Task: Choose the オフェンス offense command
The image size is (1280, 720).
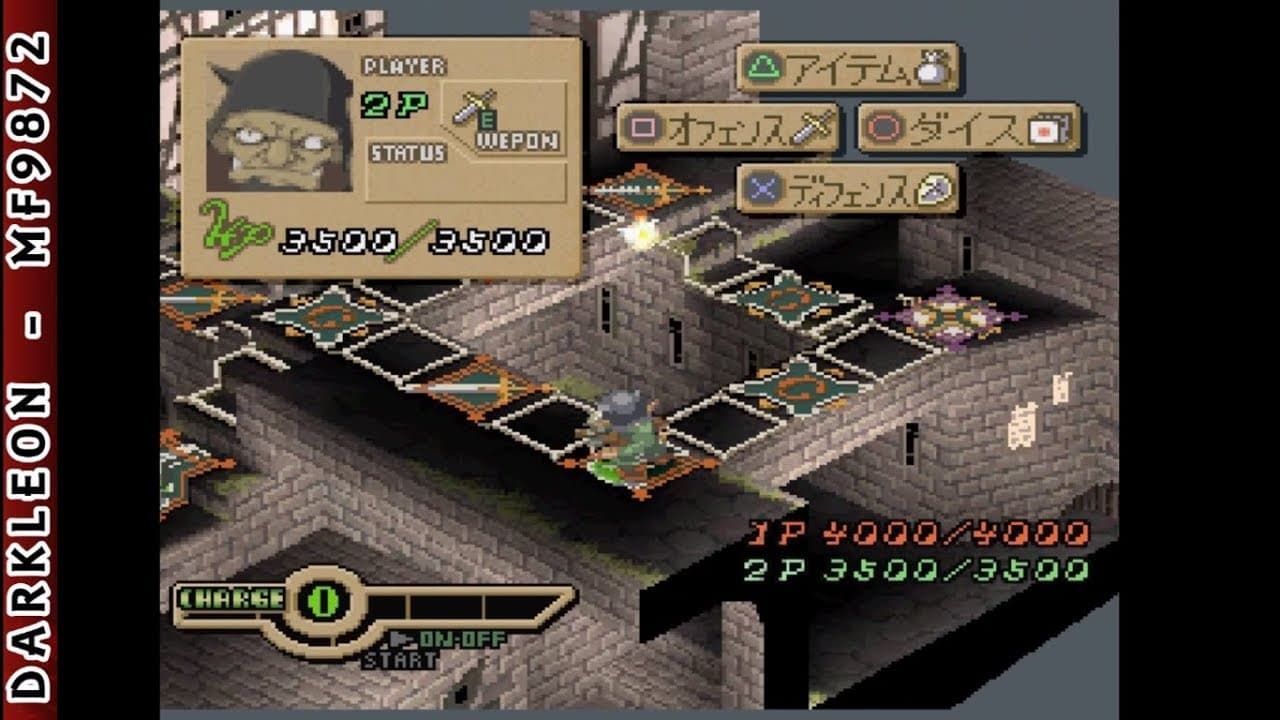Action: point(727,128)
